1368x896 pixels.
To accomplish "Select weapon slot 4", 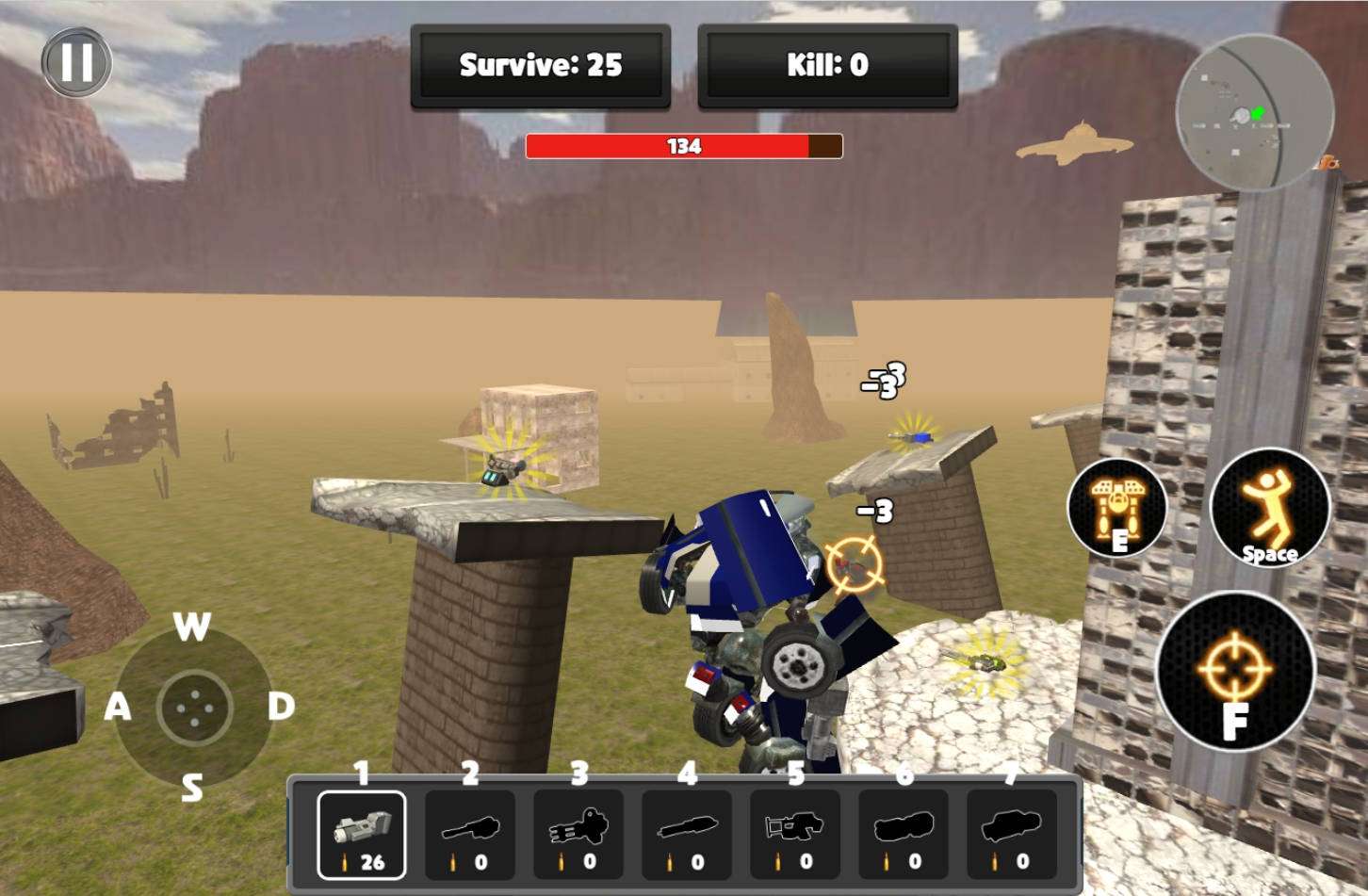I will tap(687, 835).
